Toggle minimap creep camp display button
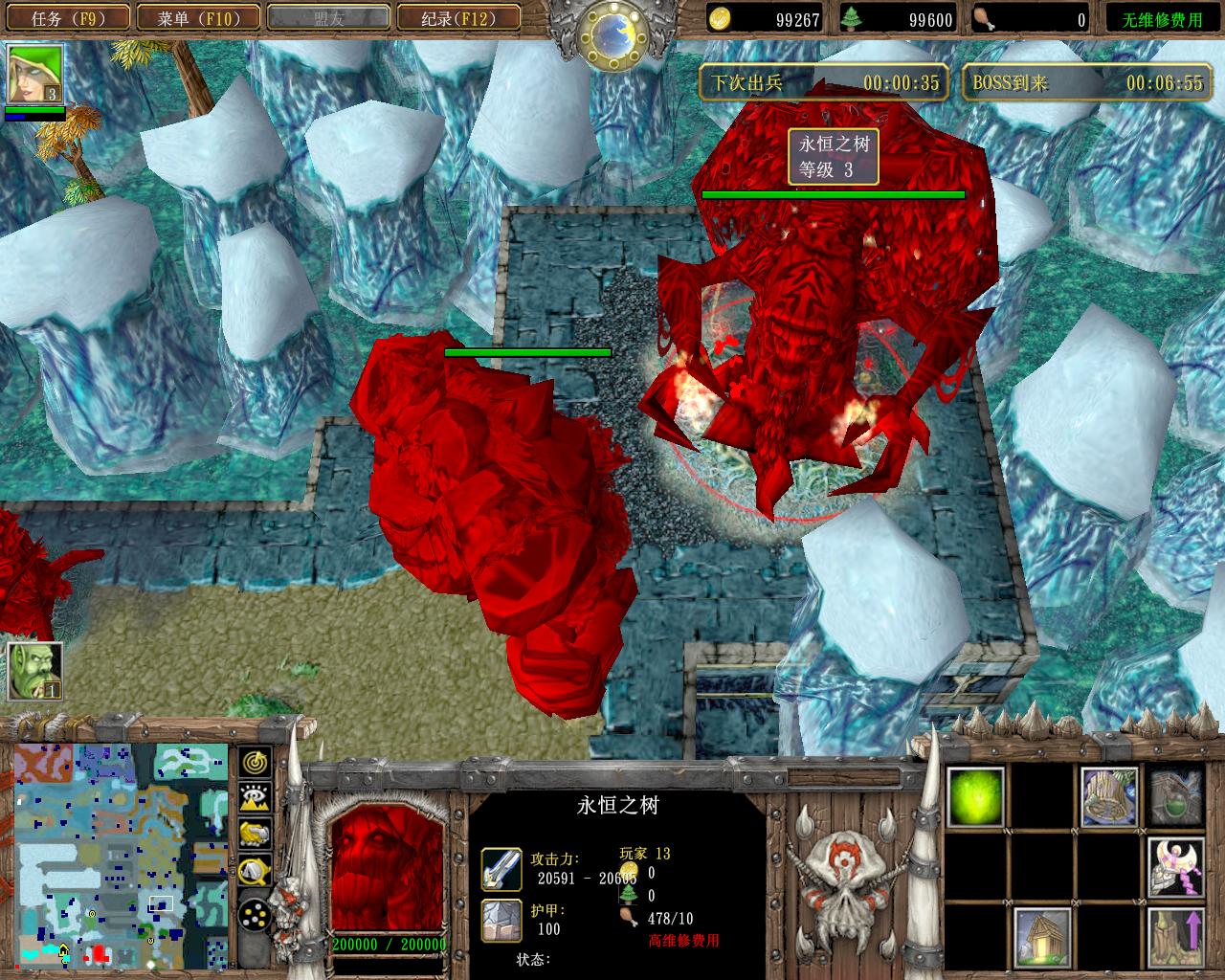This screenshot has width=1225, height=980. click(254, 870)
